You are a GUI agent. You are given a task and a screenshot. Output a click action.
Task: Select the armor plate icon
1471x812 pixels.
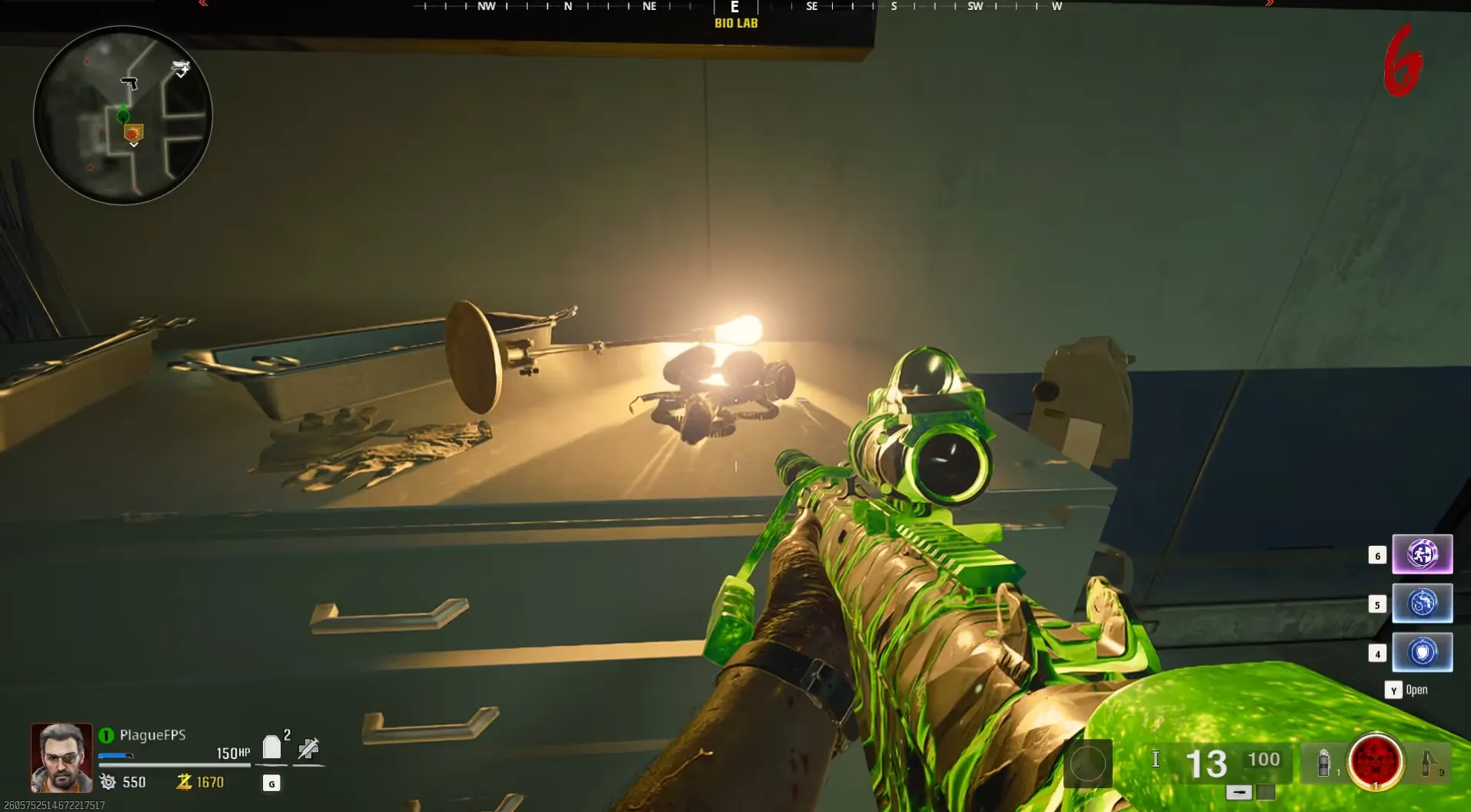(271, 747)
